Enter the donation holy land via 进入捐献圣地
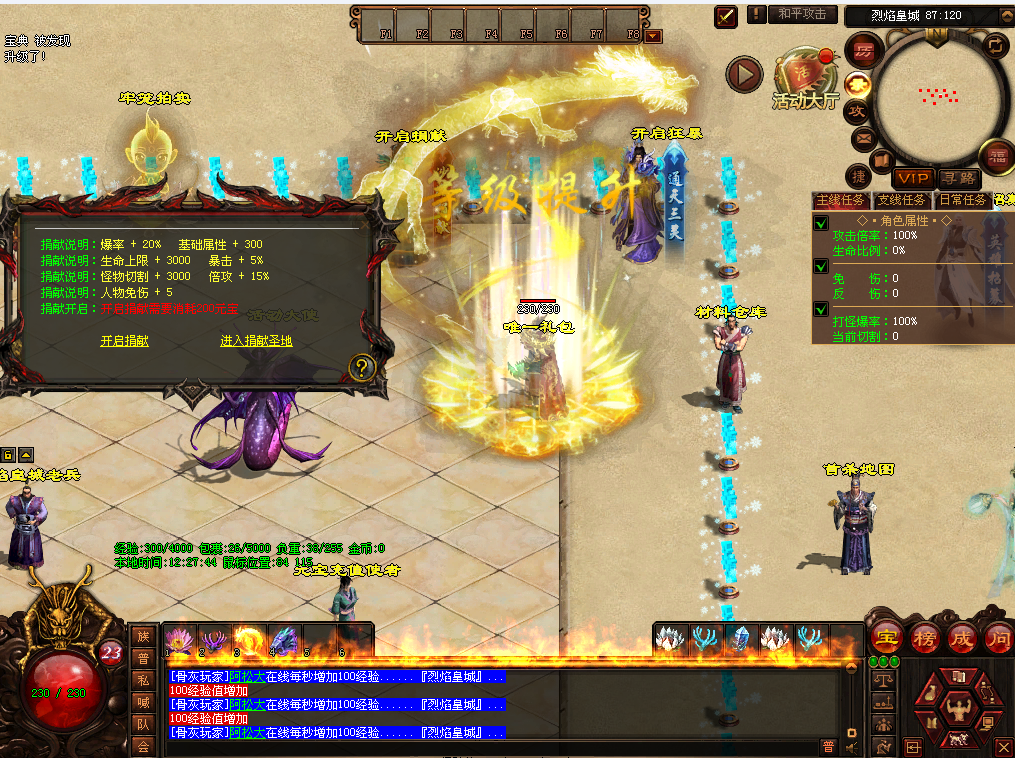The image size is (1015, 758). tap(256, 341)
